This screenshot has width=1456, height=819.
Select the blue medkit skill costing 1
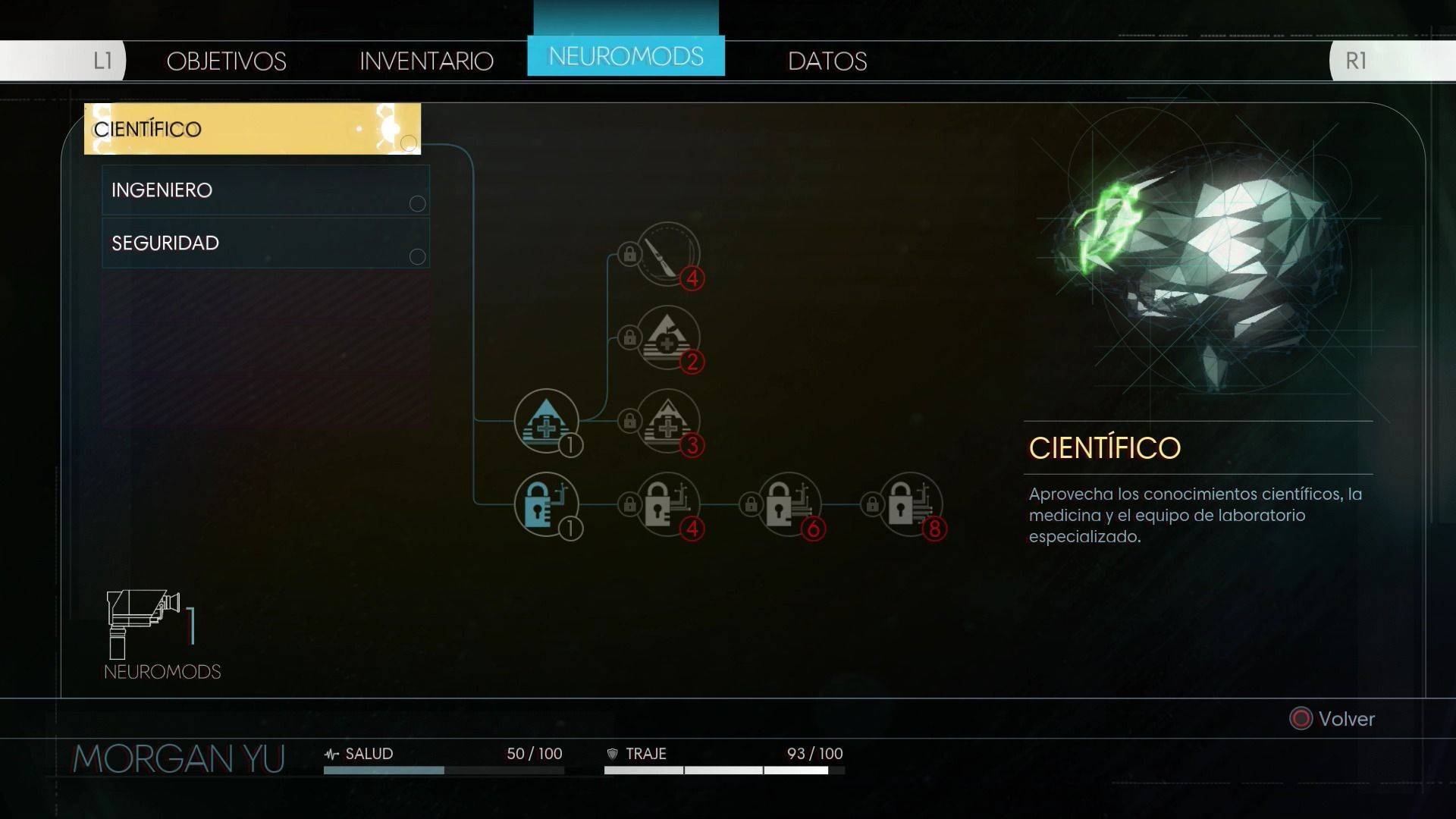pos(546,421)
